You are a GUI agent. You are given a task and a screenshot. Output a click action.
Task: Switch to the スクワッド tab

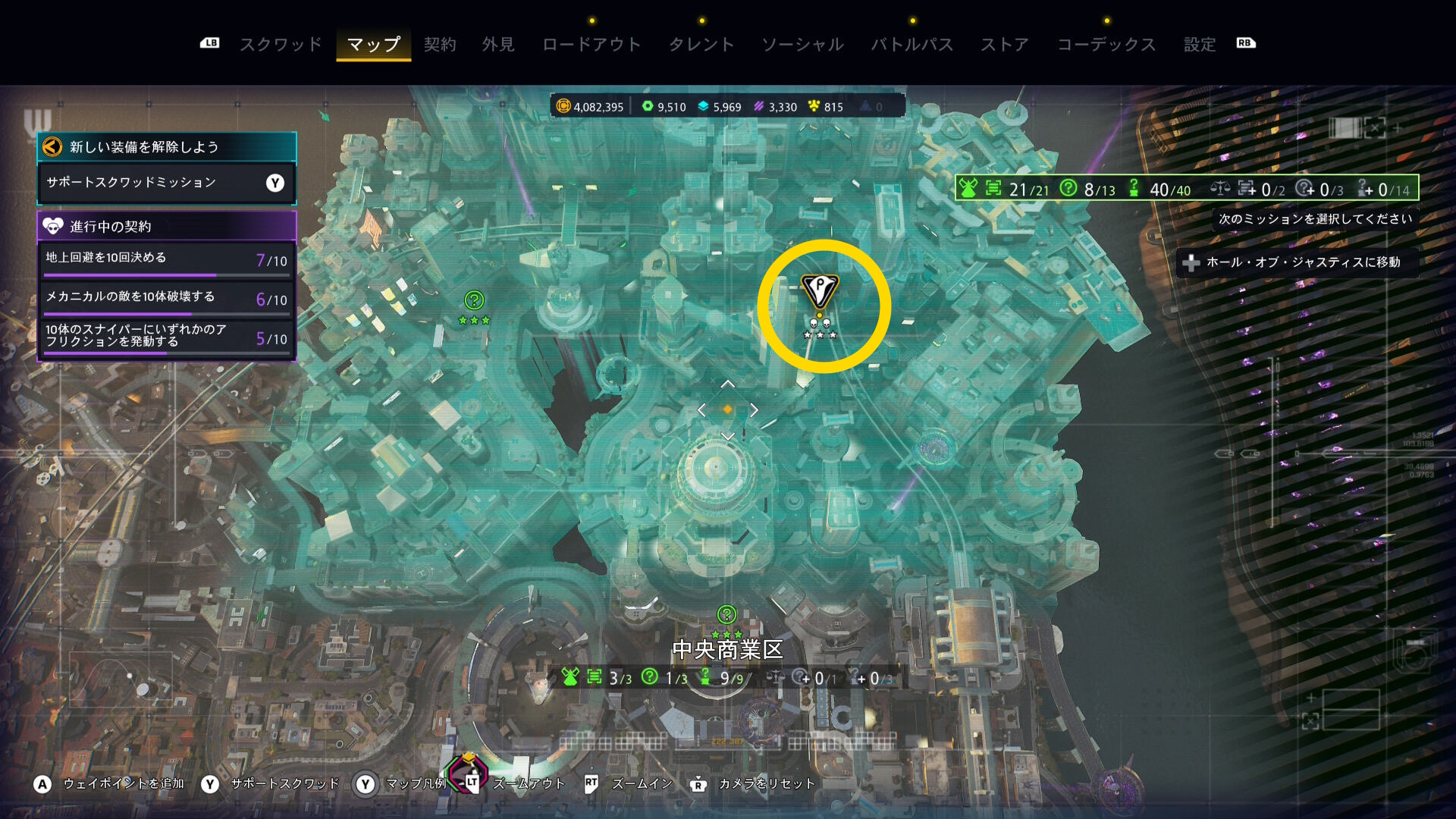[x=281, y=45]
